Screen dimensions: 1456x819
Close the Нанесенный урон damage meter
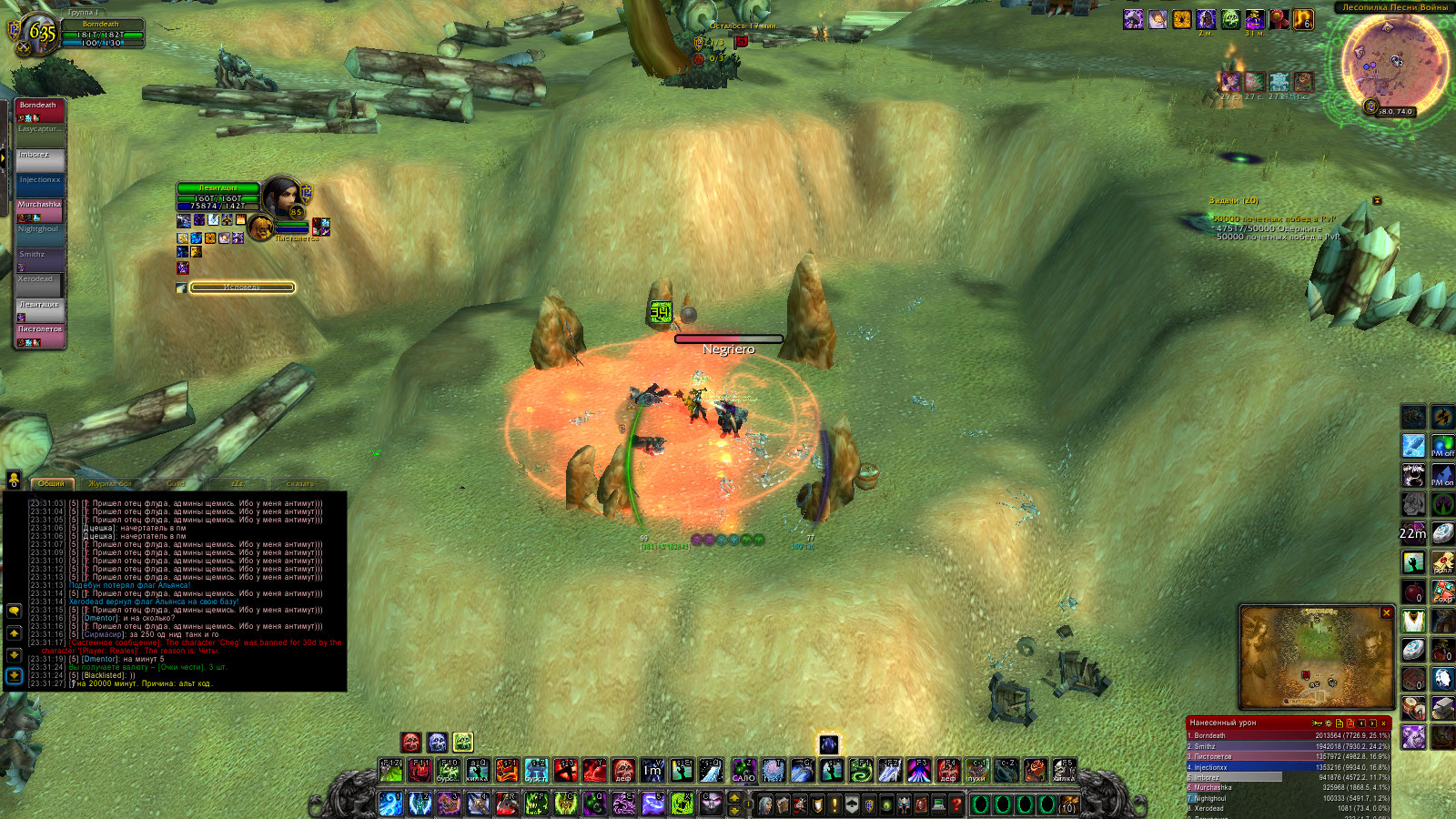click(x=1383, y=723)
